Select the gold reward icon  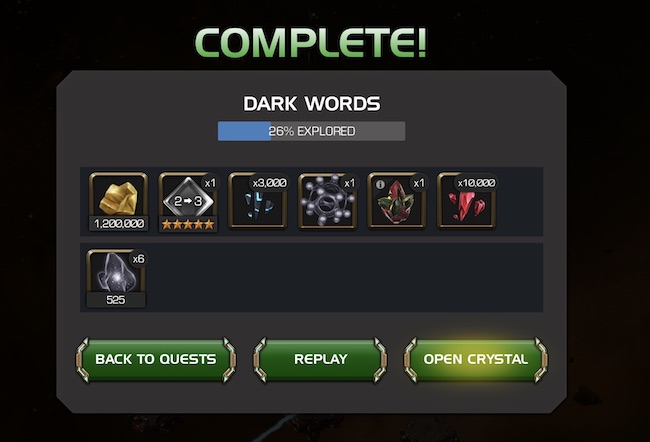click(119, 198)
